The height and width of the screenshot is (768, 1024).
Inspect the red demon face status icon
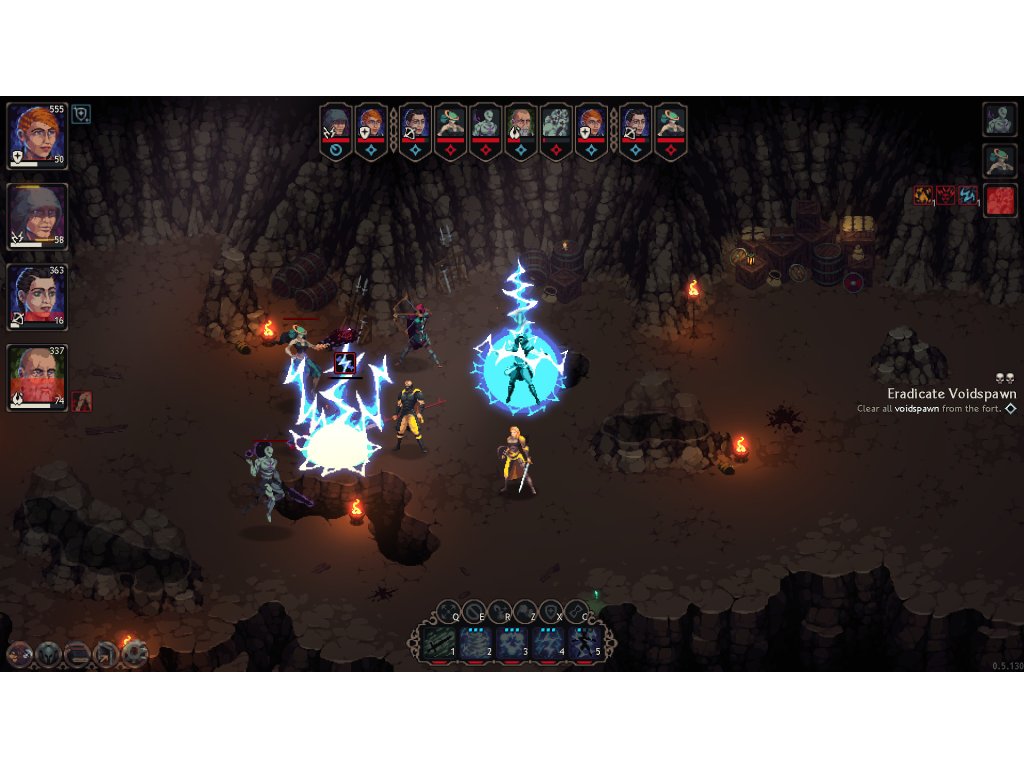[946, 196]
